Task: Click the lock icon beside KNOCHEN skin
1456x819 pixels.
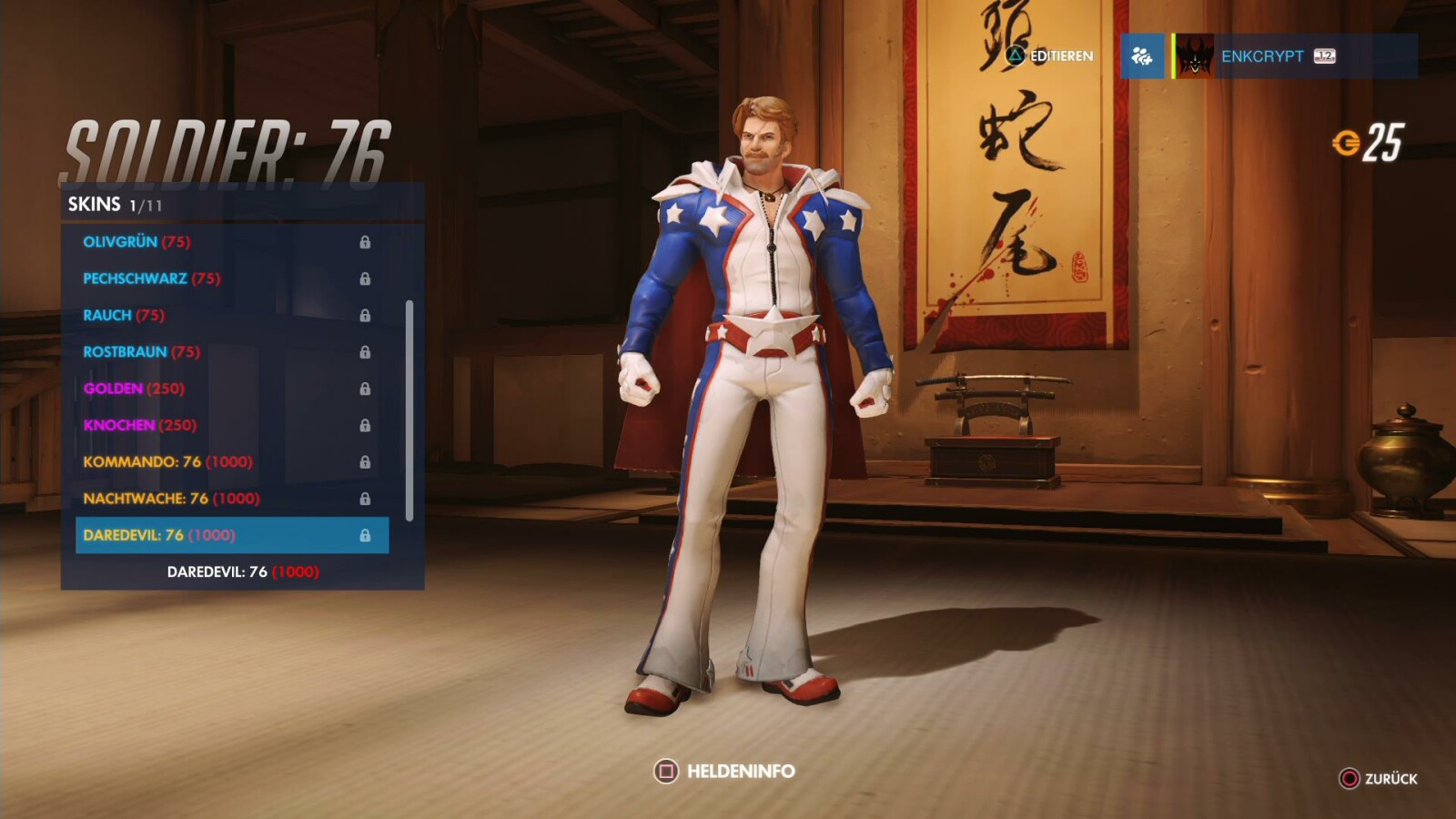Action: [368, 424]
